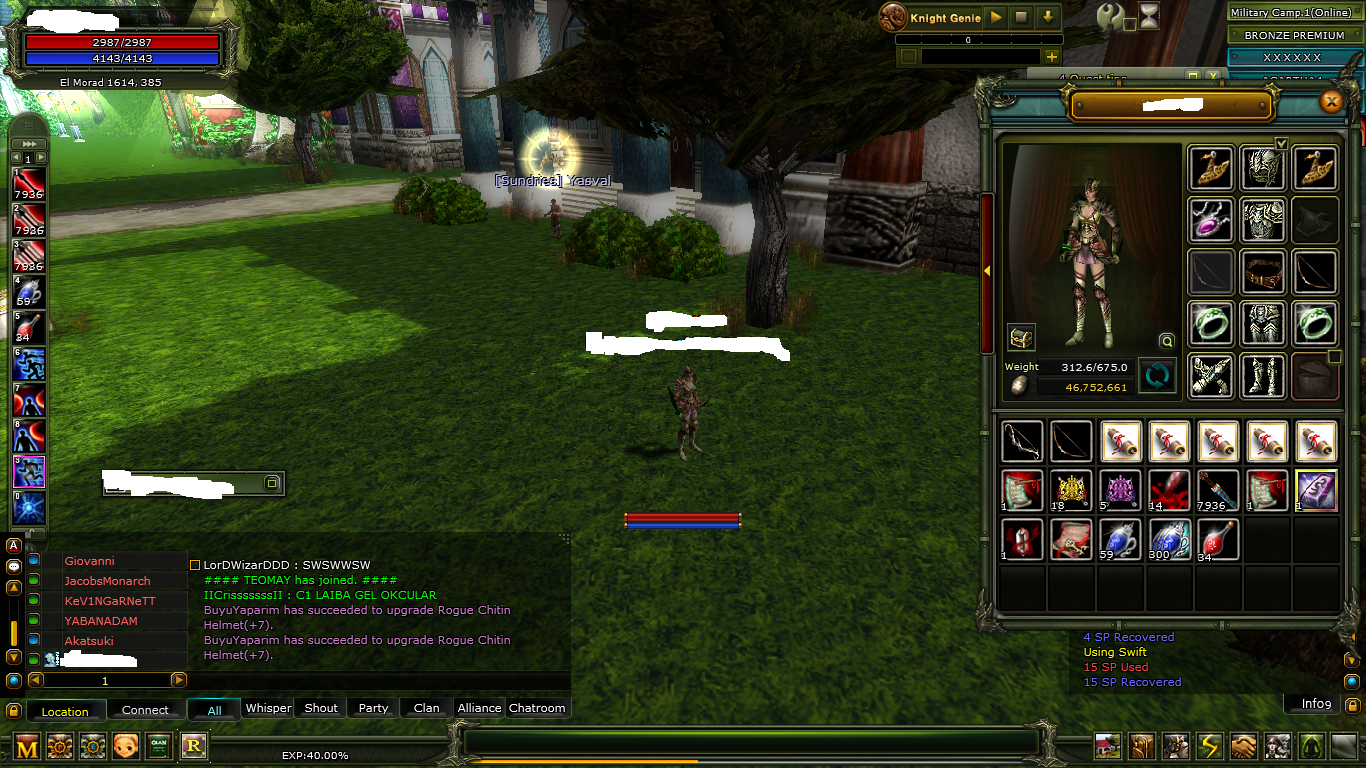Switch to the Shout chat tab

321,708
